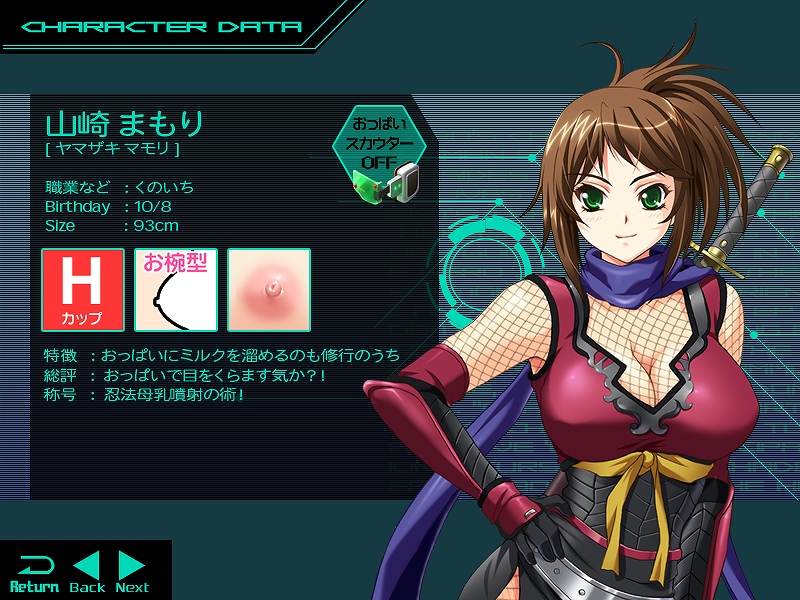Screen dimensions: 800x600
Task: Go to the Back character page
Action: point(88,573)
